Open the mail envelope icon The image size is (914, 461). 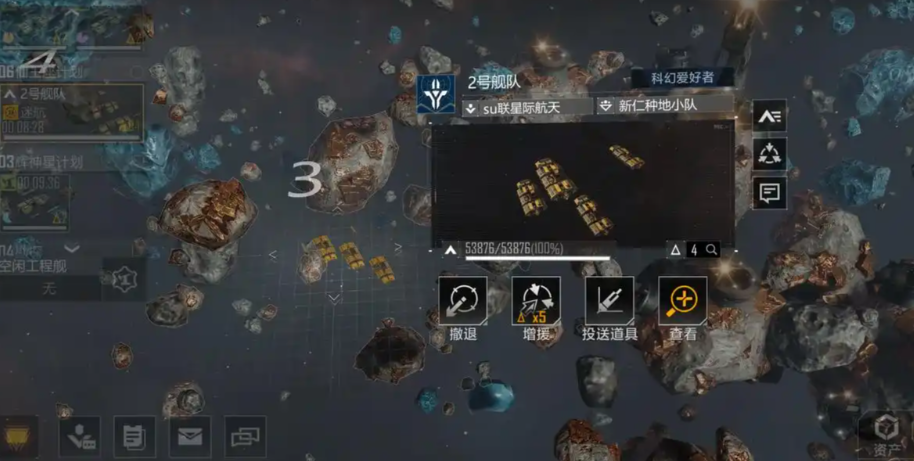(x=190, y=436)
